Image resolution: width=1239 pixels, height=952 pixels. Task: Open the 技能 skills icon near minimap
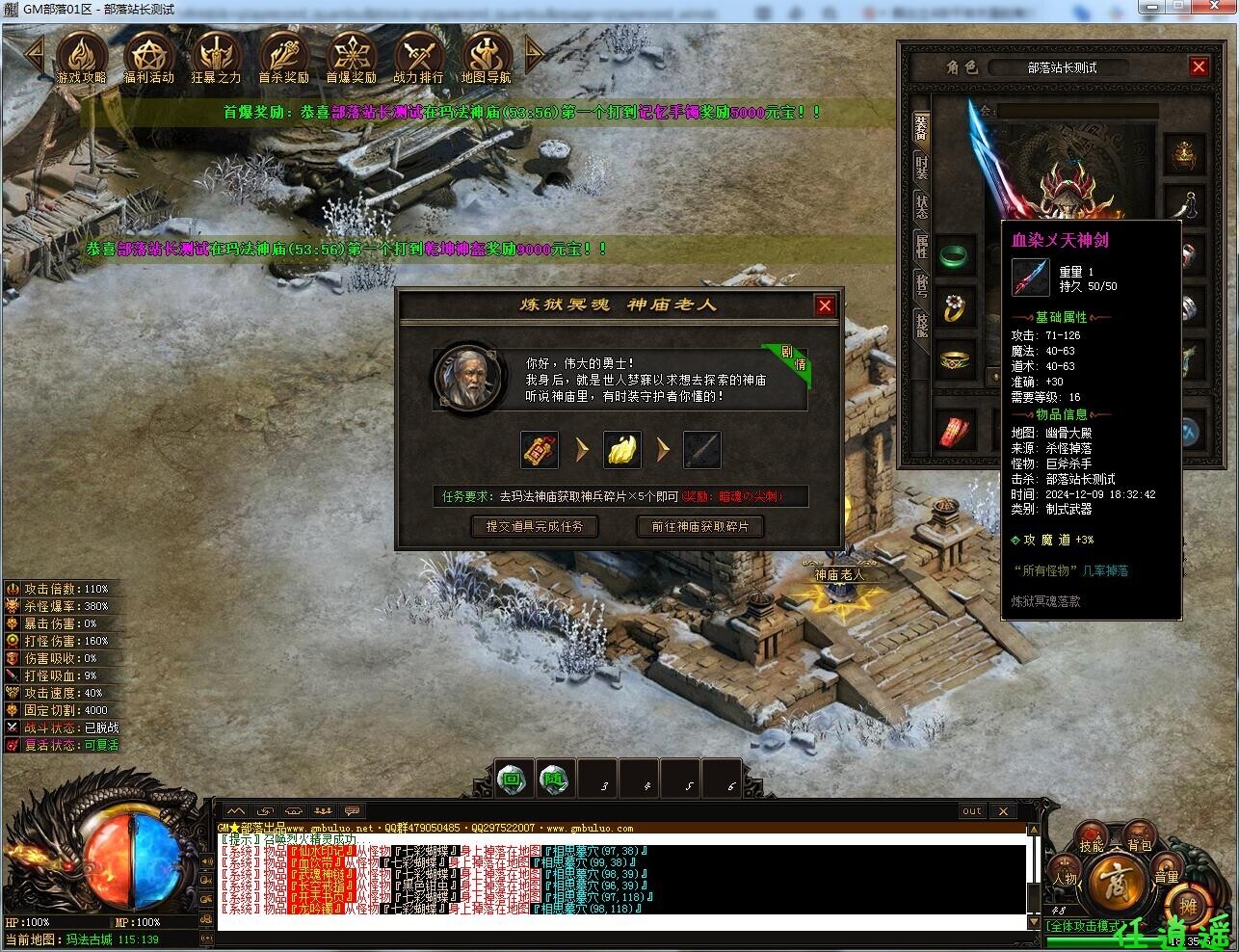coord(1090,834)
